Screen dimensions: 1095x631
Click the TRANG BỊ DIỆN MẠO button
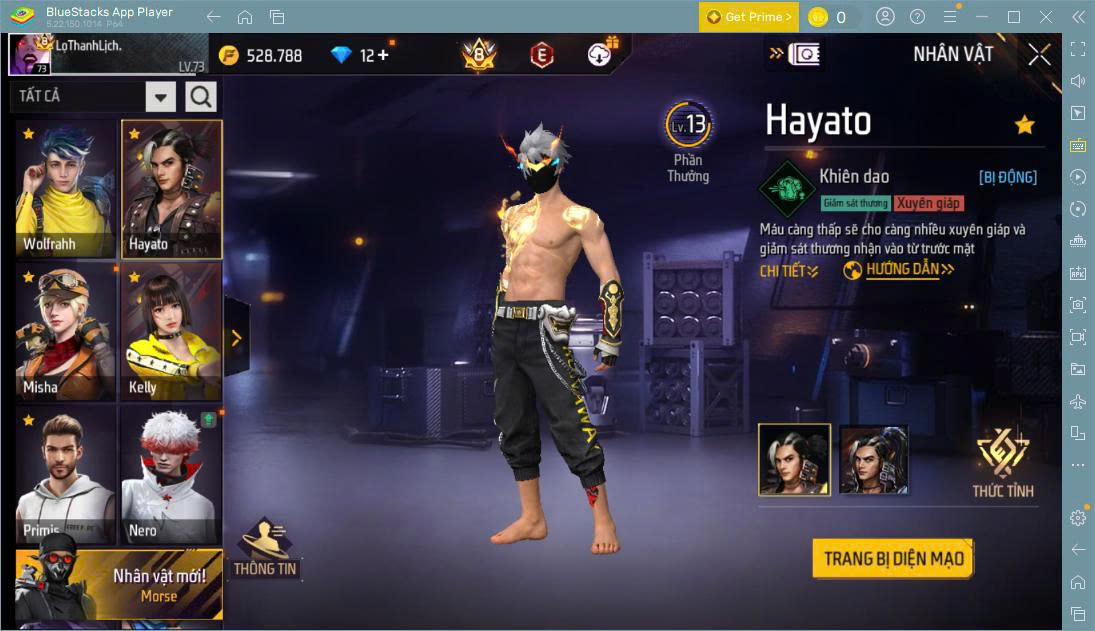(893, 558)
